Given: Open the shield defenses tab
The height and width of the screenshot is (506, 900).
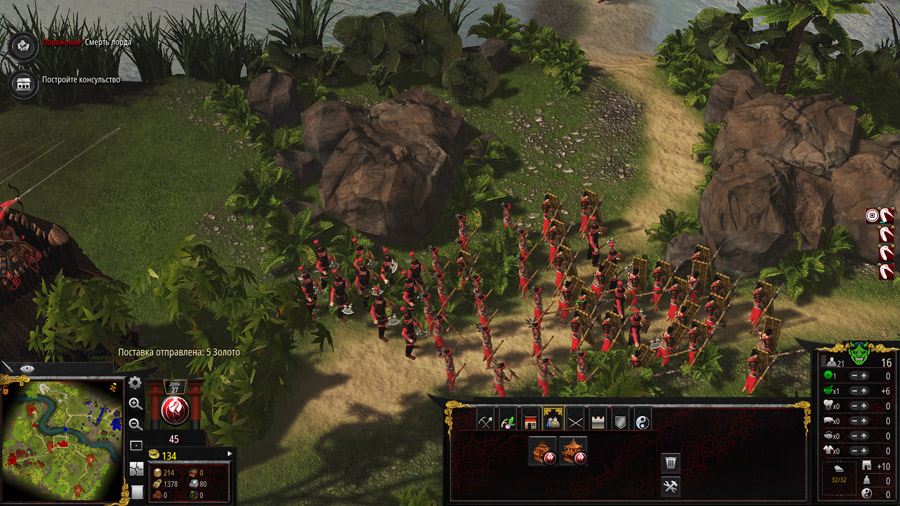Looking at the screenshot, I should (x=620, y=420).
